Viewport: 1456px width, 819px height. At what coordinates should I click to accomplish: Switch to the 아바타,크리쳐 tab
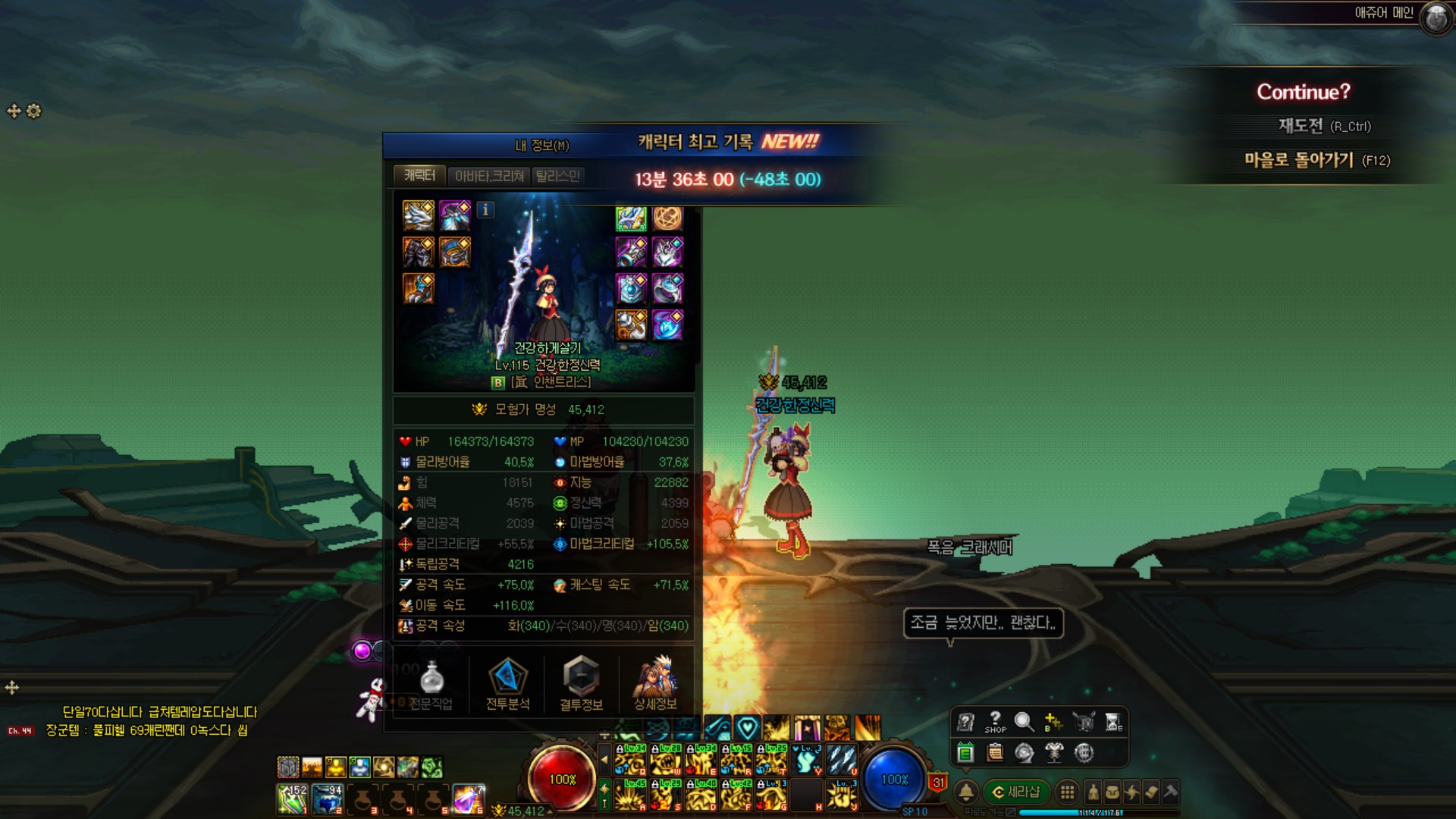point(489,176)
